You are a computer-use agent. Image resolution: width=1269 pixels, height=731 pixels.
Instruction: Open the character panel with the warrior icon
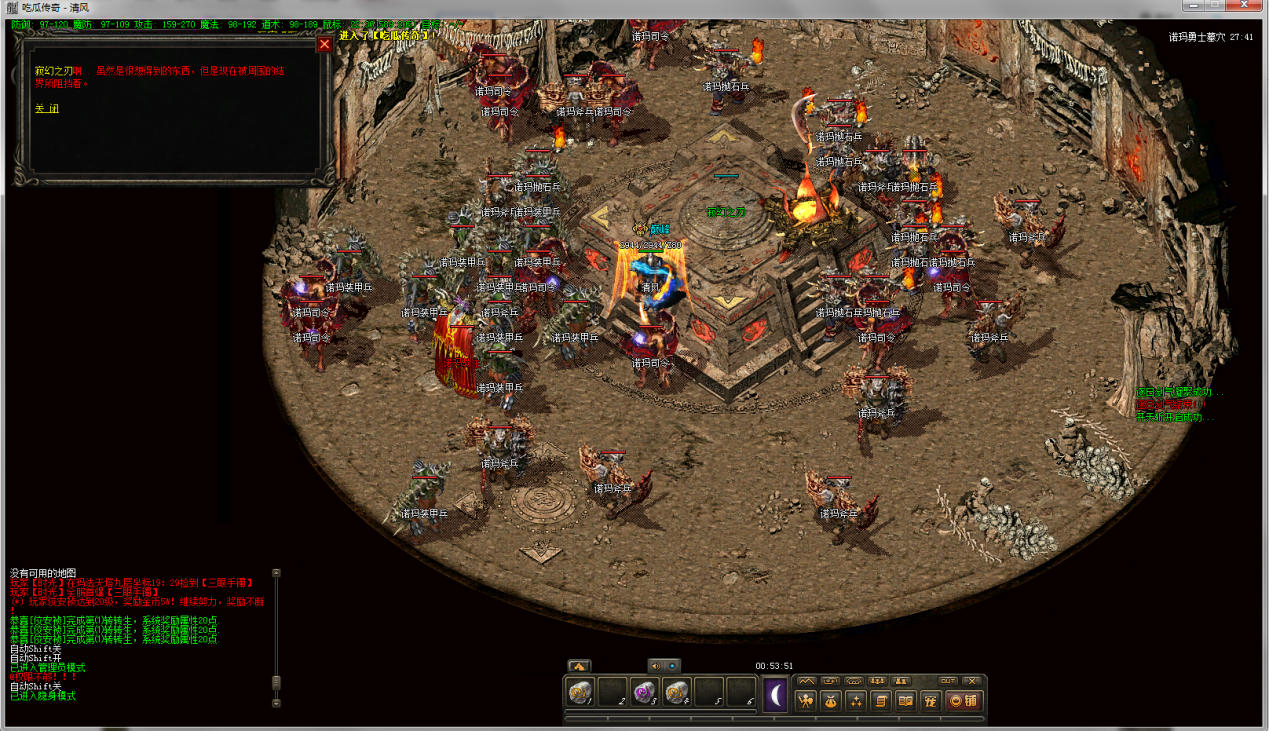pos(806,701)
